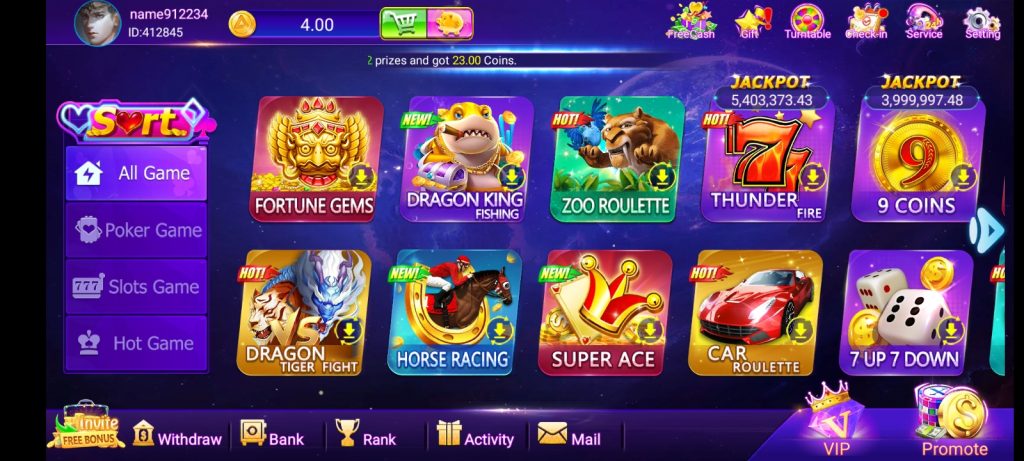Viewport: 1024px width, 461px height.
Task: Choose the Super Ace game
Action: pos(603,312)
